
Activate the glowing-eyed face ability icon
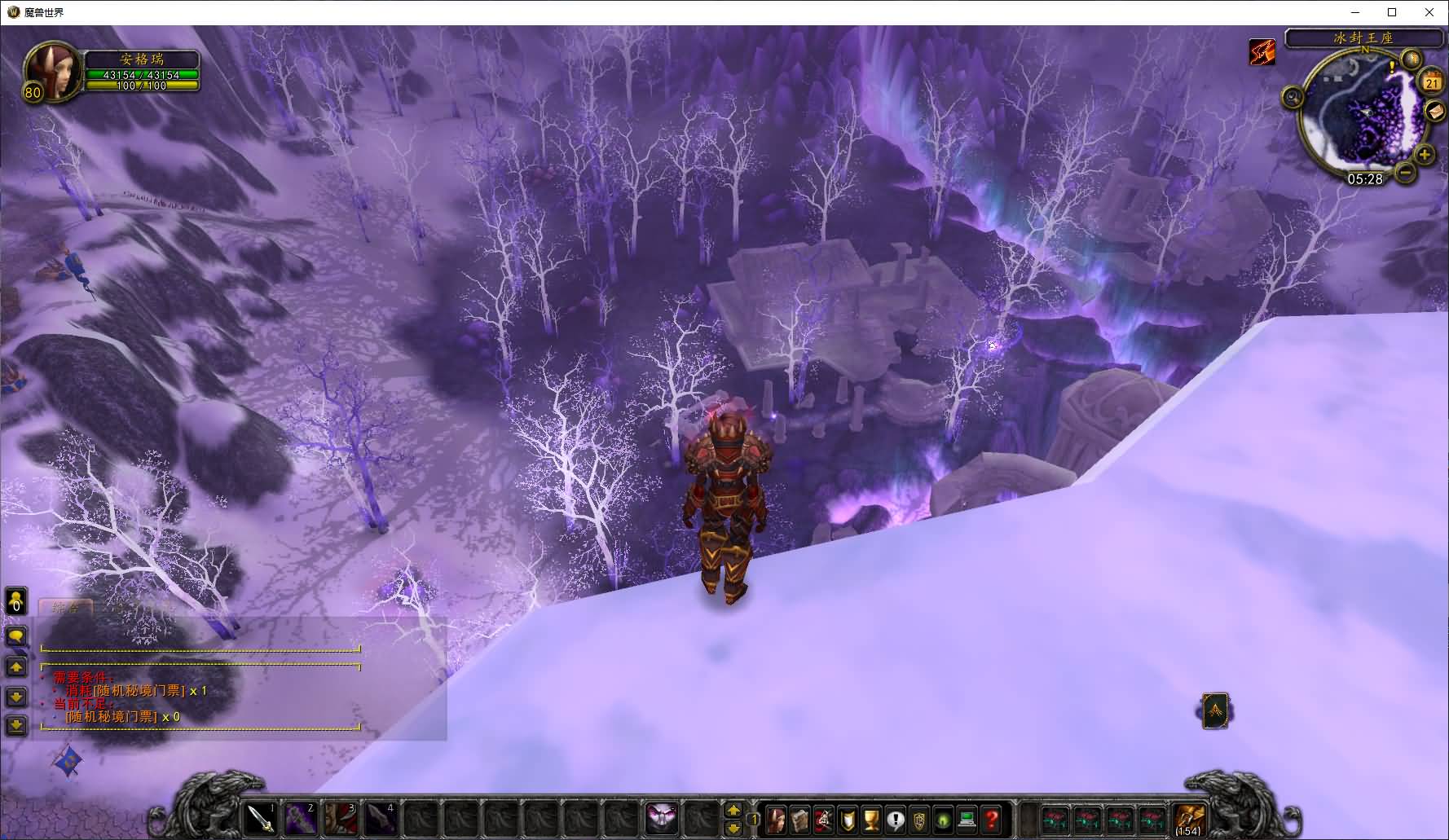(662, 818)
